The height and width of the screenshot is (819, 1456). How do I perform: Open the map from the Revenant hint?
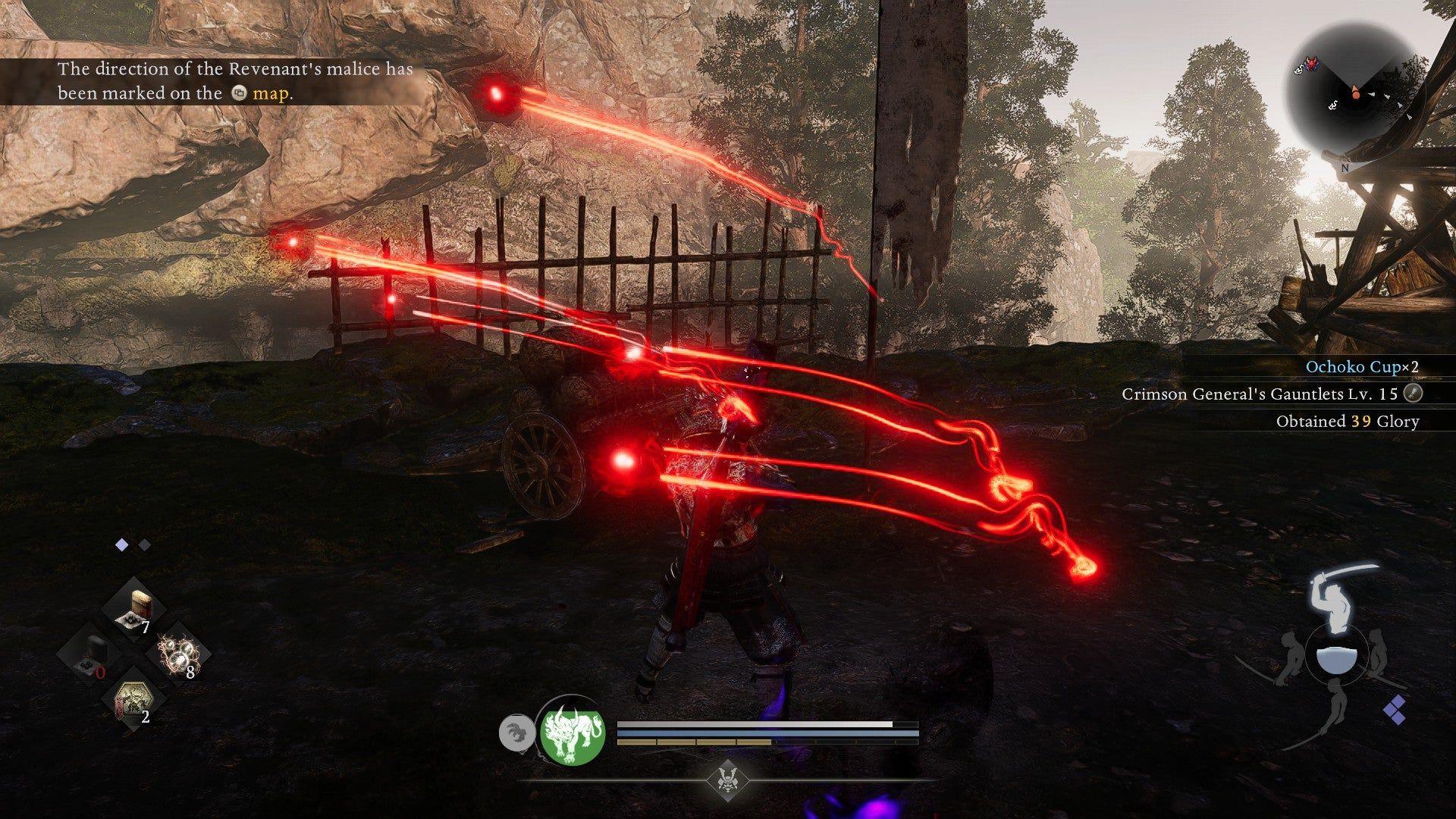pyautogui.click(x=271, y=93)
